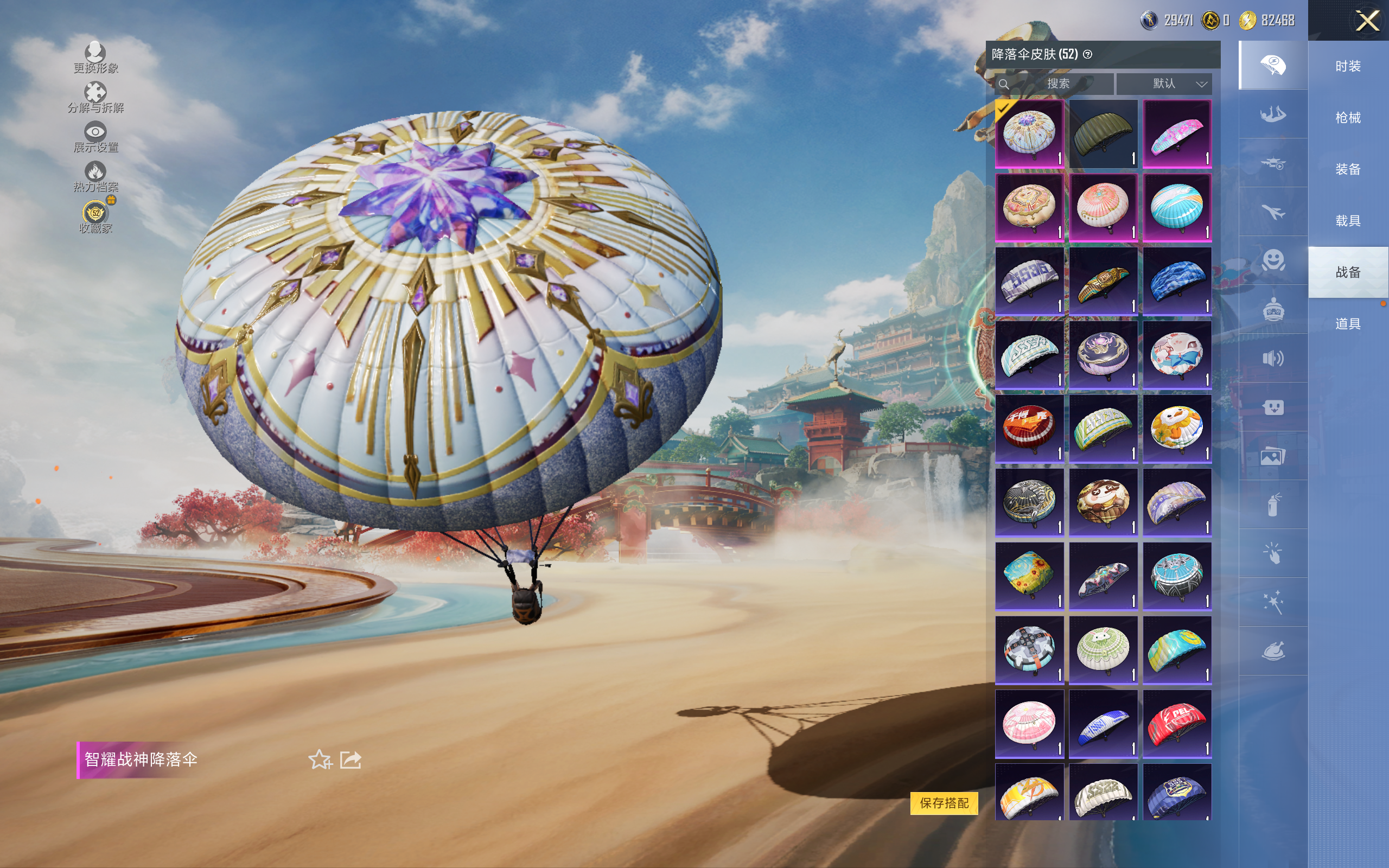
Task: Open the 枪械 firearms tab
Action: (x=1348, y=118)
